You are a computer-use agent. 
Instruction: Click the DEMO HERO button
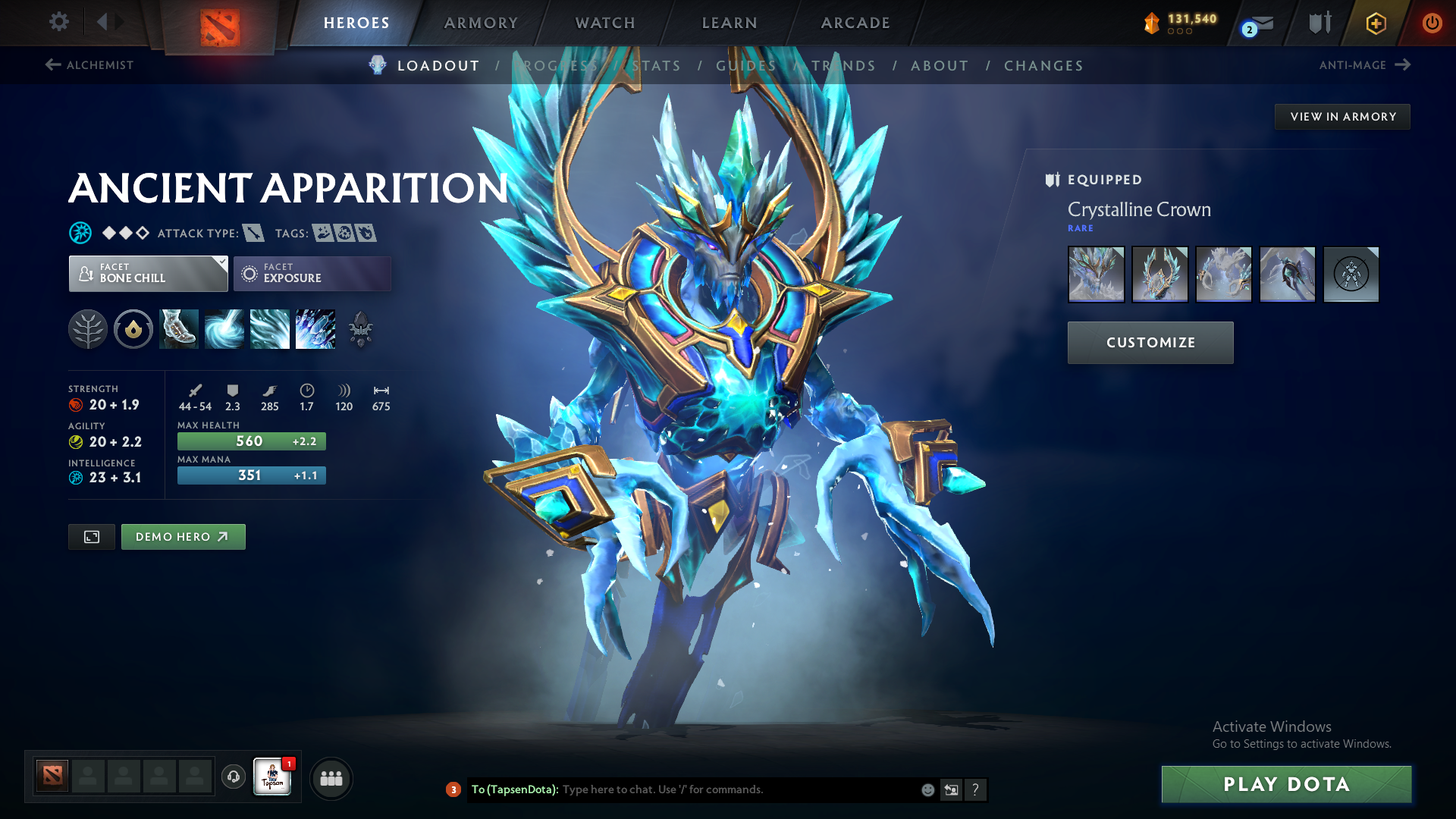tap(183, 536)
